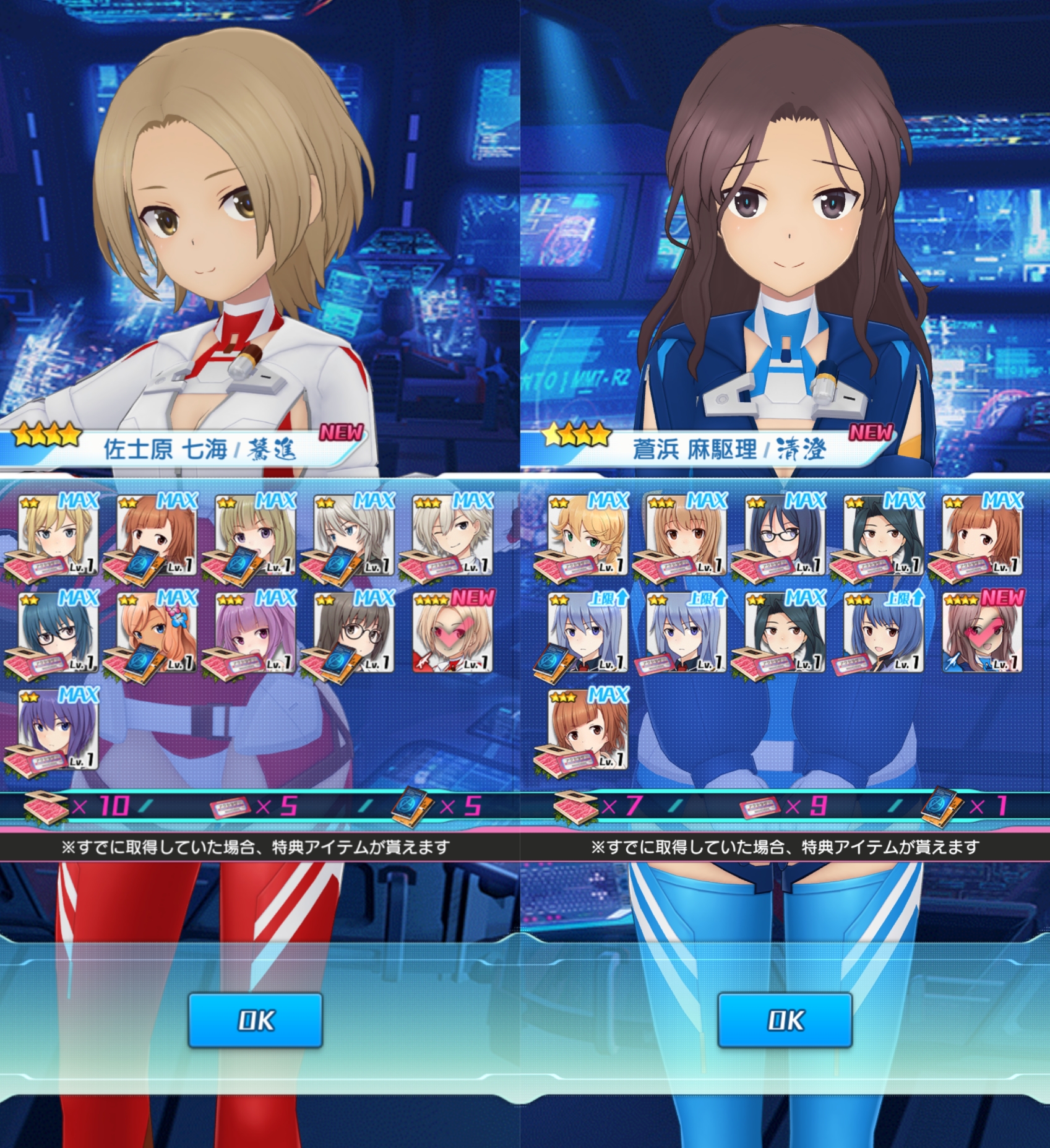Pick the brown-haired girl with round glasses
The width and height of the screenshot is (1050, 1148).
354,632
